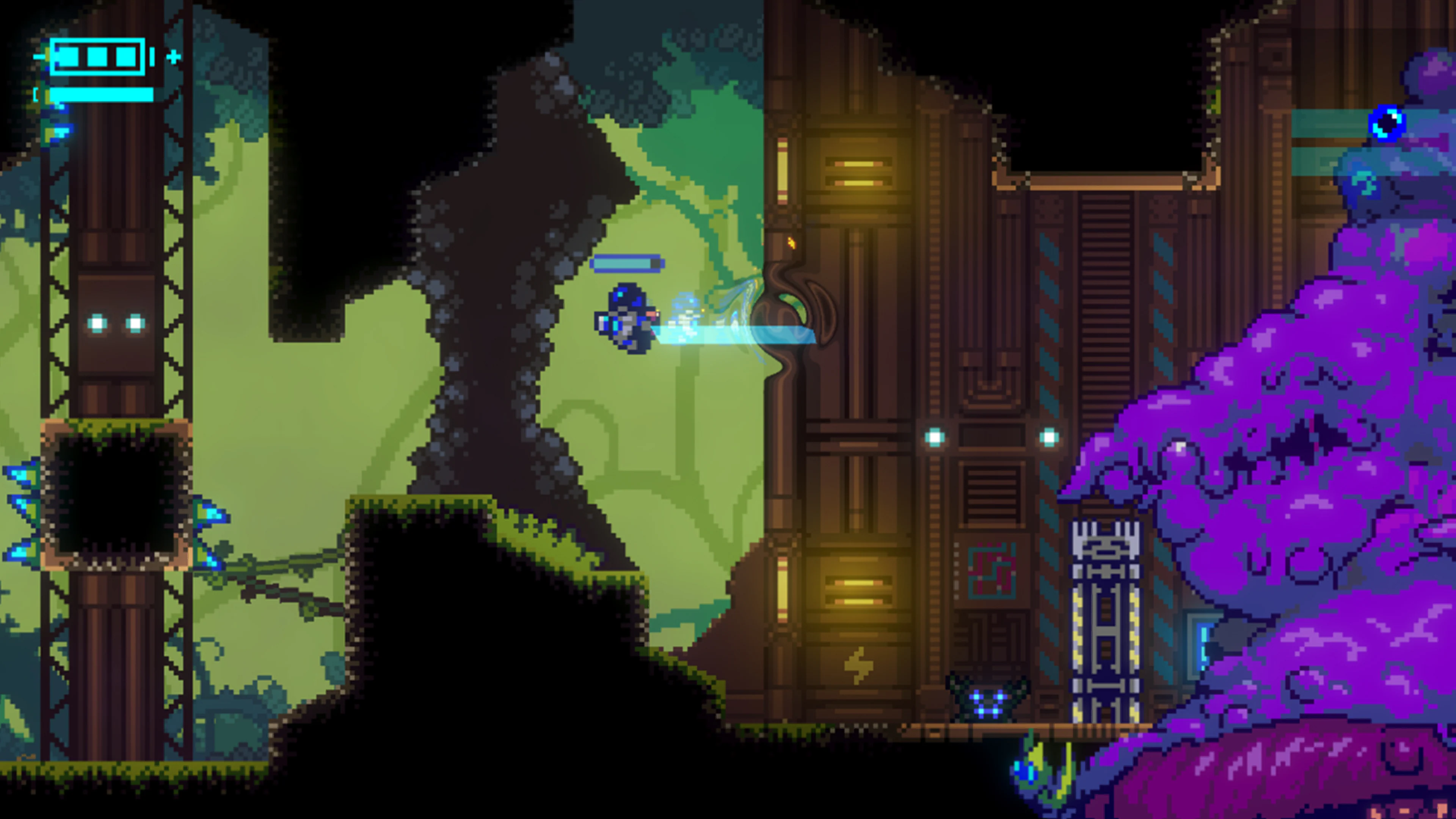The image size is (1456, 819).
Task: Click the minus symbol left of the health bar
Action: [x=38, y=56]
